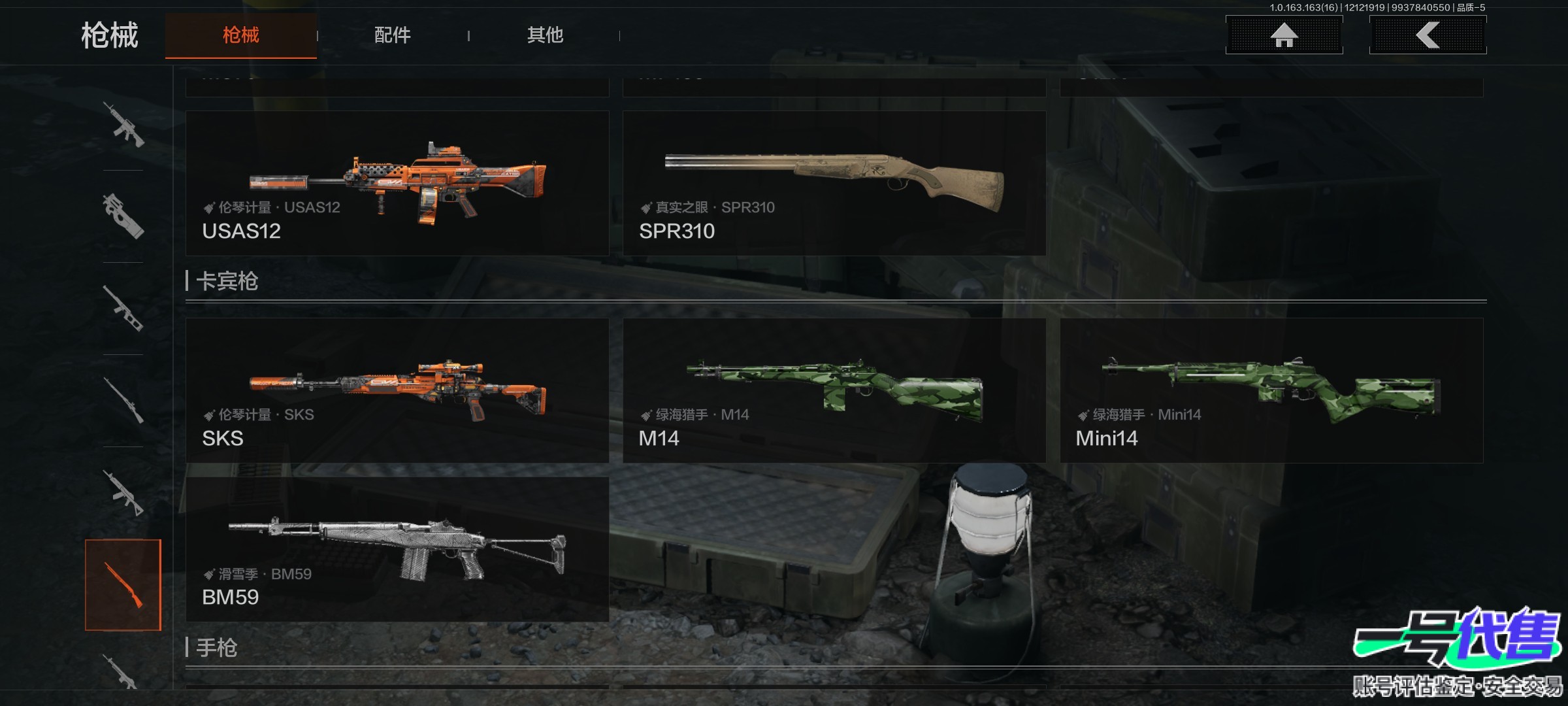
Task: Go to home screen via house icon
Action: [x=1284, y=35]
